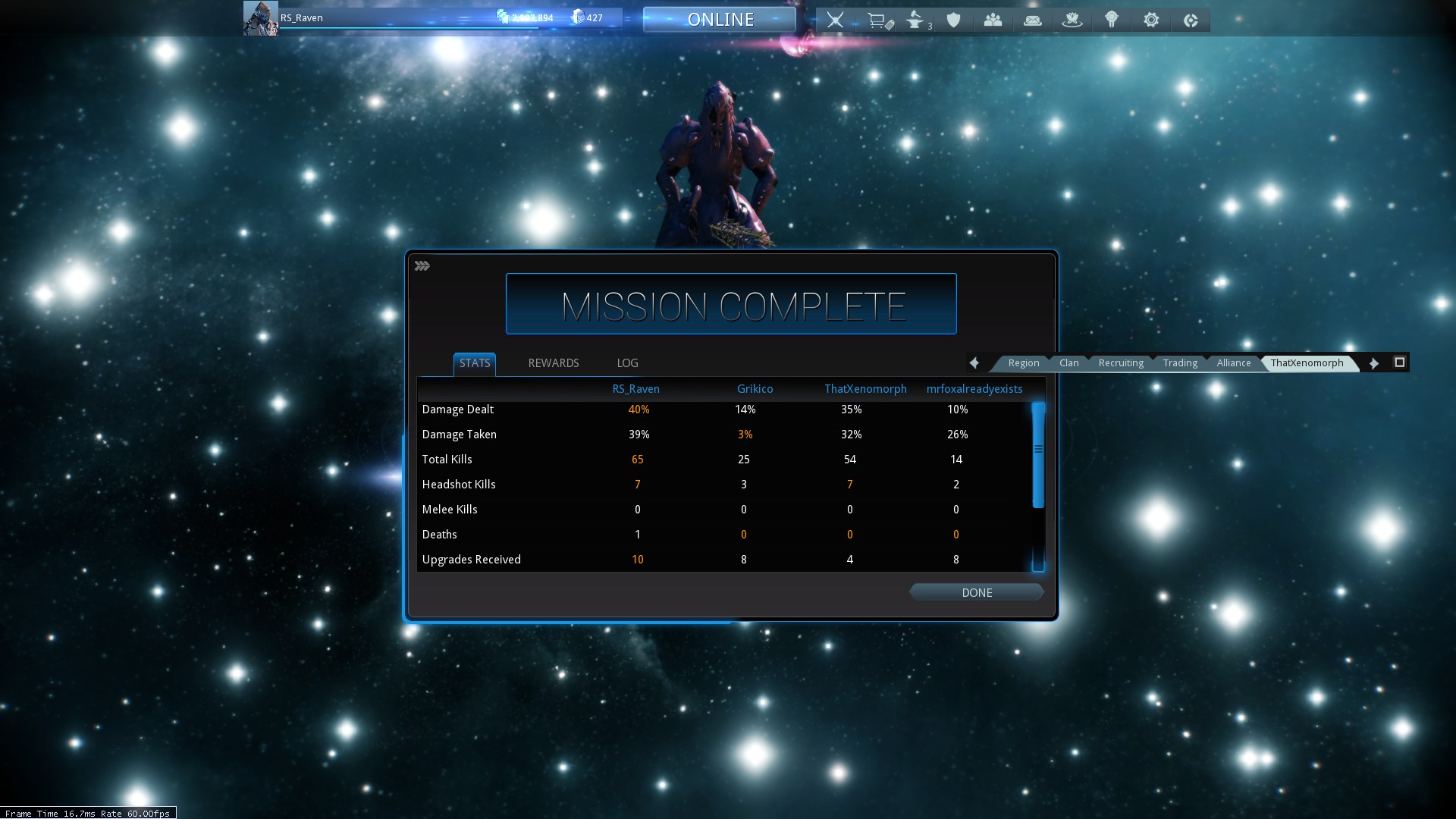This screenshot has height=819, width=1456.
Task: Open the market shopping cart icon
Action: 878,20
